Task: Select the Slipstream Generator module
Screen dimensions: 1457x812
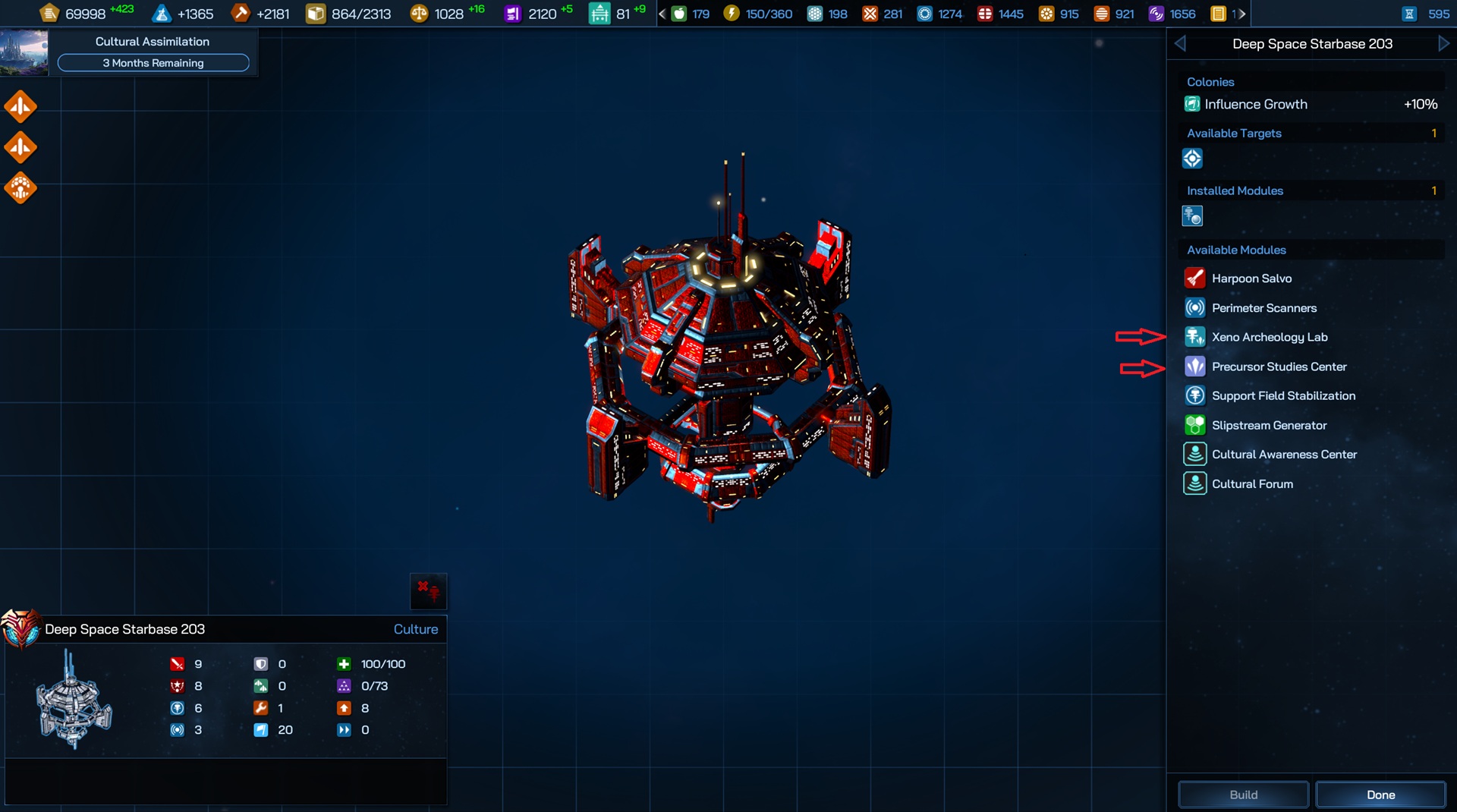Action: coord(1269,425)
